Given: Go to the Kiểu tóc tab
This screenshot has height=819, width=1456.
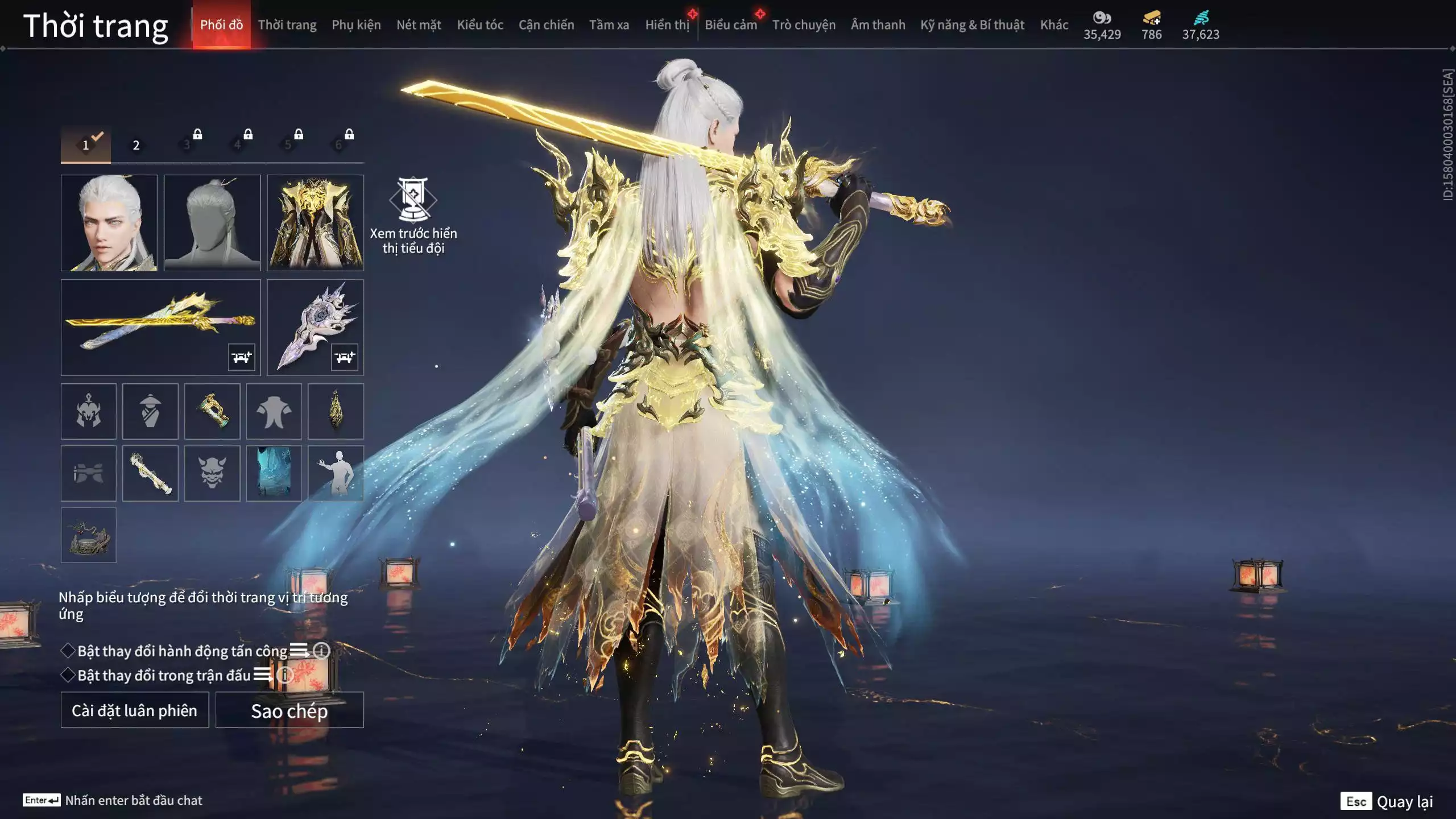Looking at the screenshot, I should (x=480, y=25).
